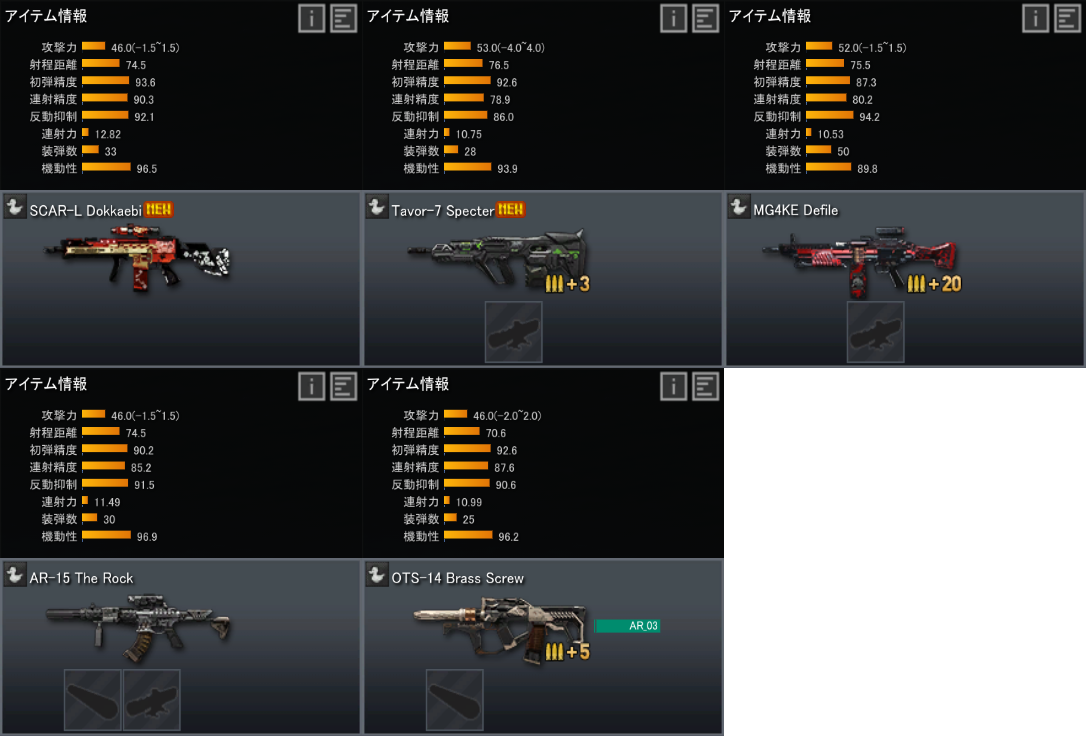Click the info 'i' button above OTS-14 Brass Screw stats
This screenshot has height=736, width=1086.
click(673, 386)
